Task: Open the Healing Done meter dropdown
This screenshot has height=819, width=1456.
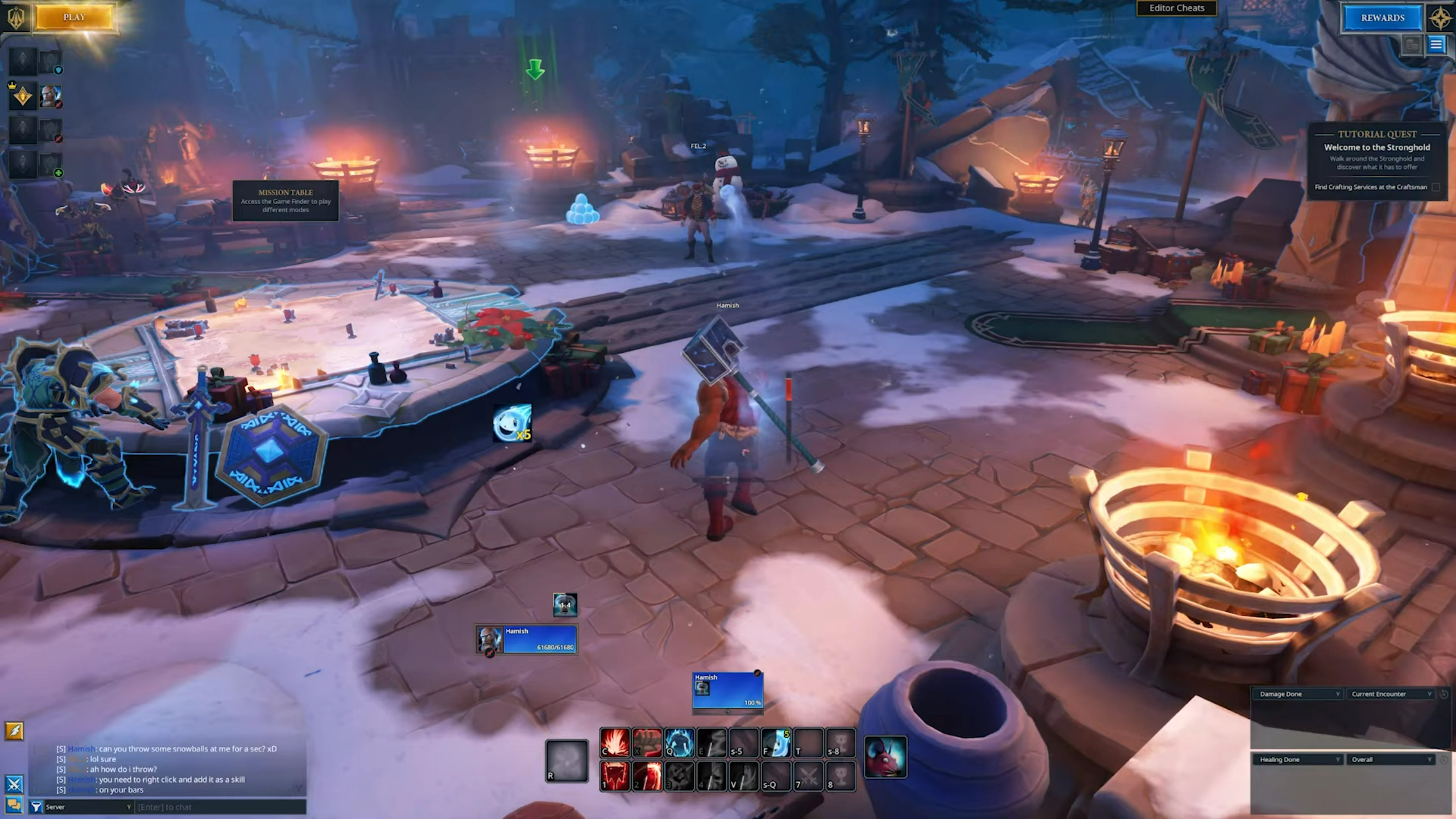Action: pos(1297,759)
